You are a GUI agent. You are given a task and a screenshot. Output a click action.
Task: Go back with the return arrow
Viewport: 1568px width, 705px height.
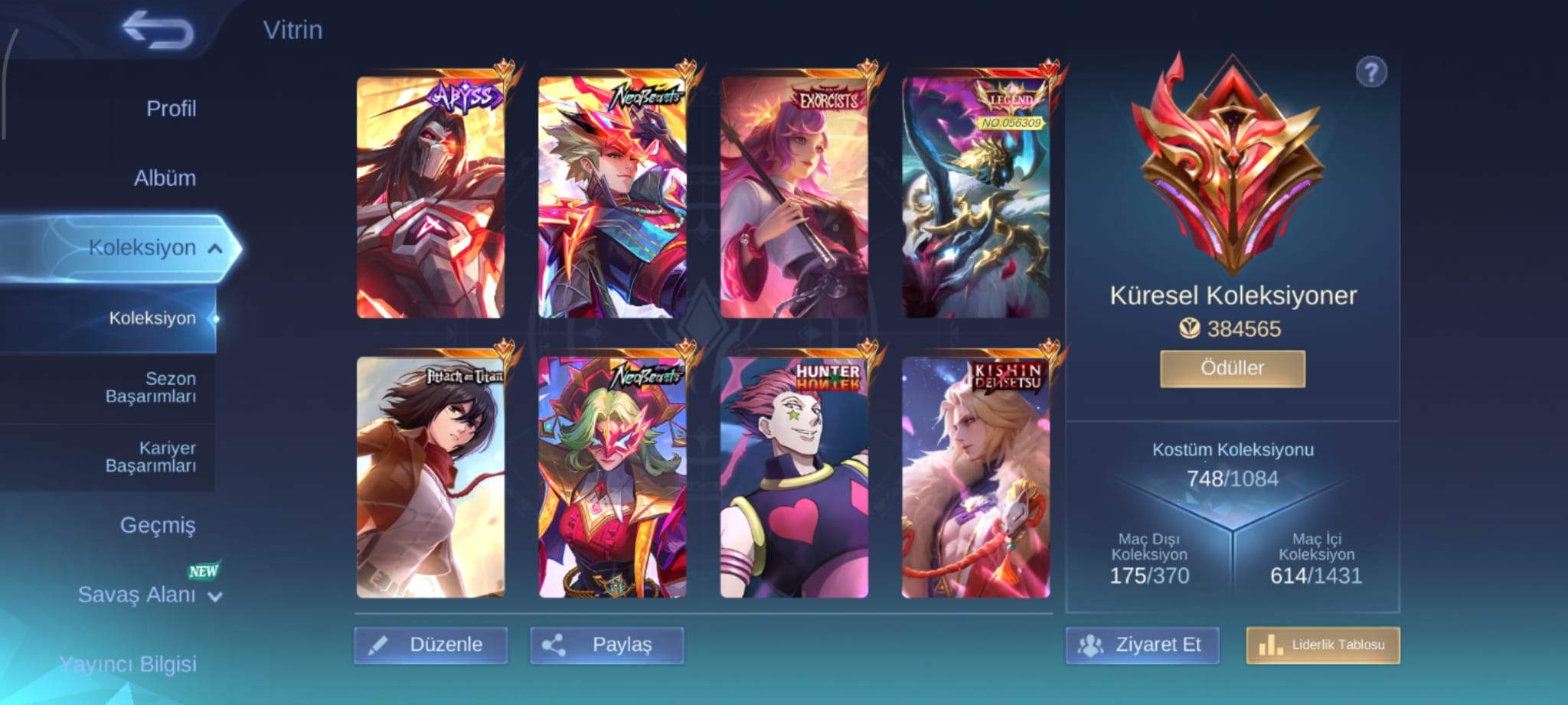tap(158, 31)
